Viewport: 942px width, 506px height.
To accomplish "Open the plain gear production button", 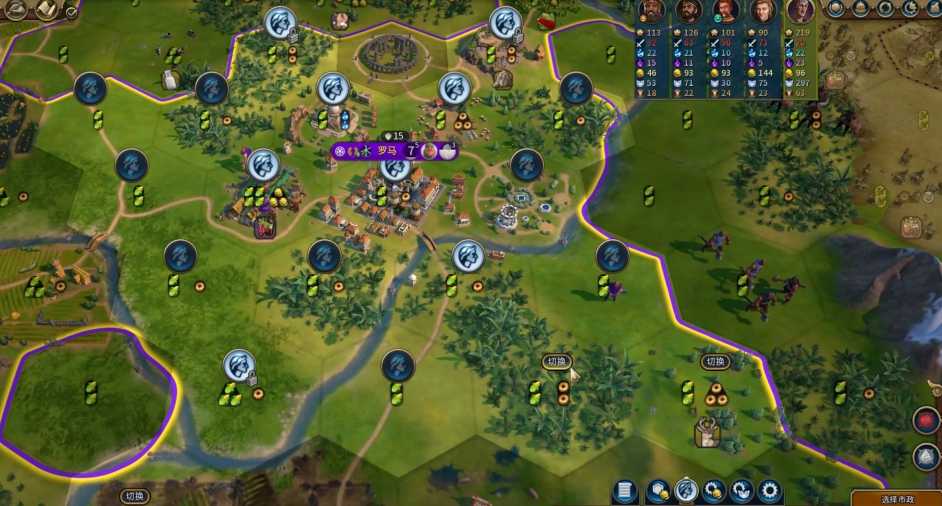I will click(x=769, y=491).
